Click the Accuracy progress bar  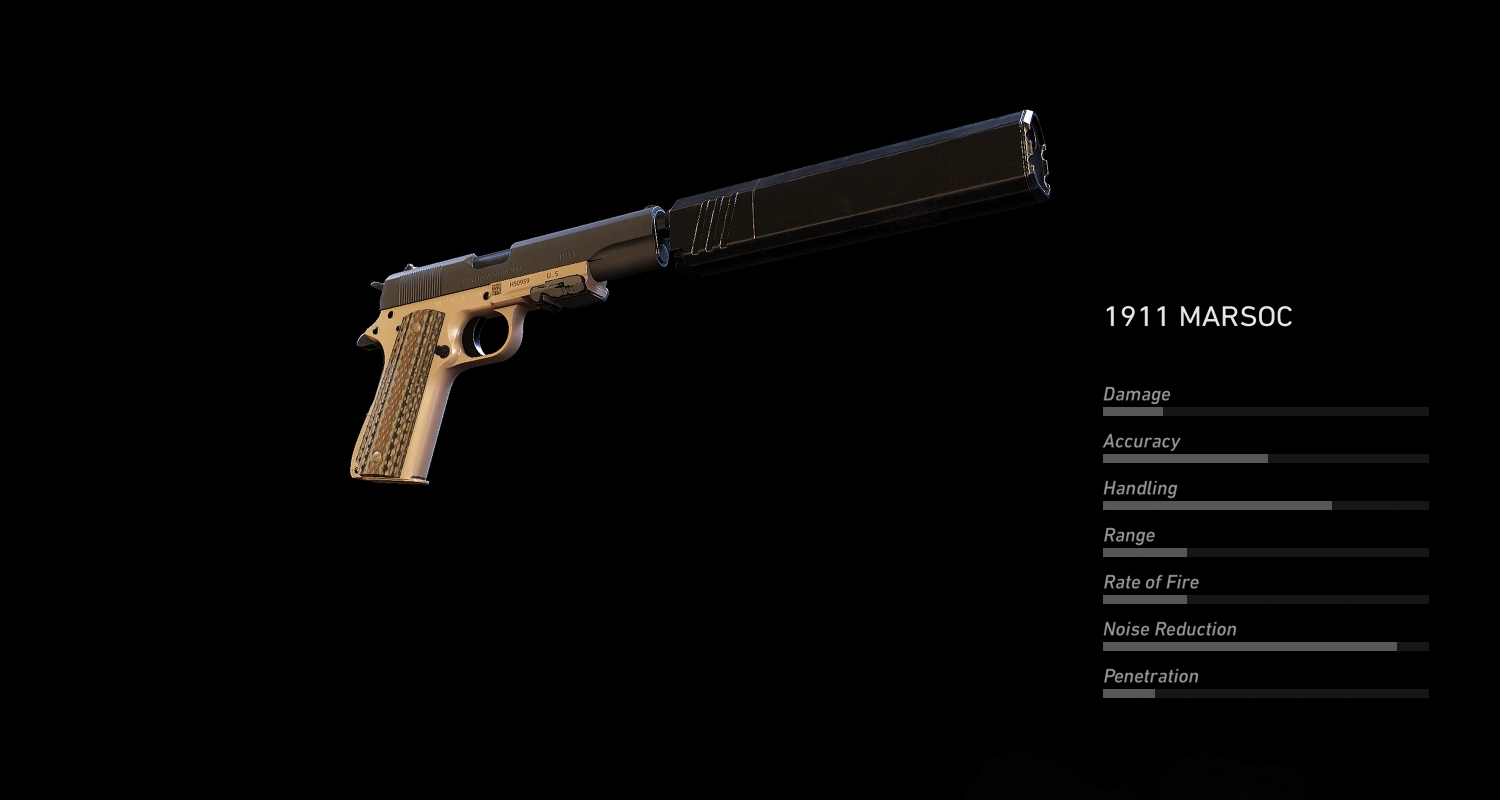[1265, 458]
